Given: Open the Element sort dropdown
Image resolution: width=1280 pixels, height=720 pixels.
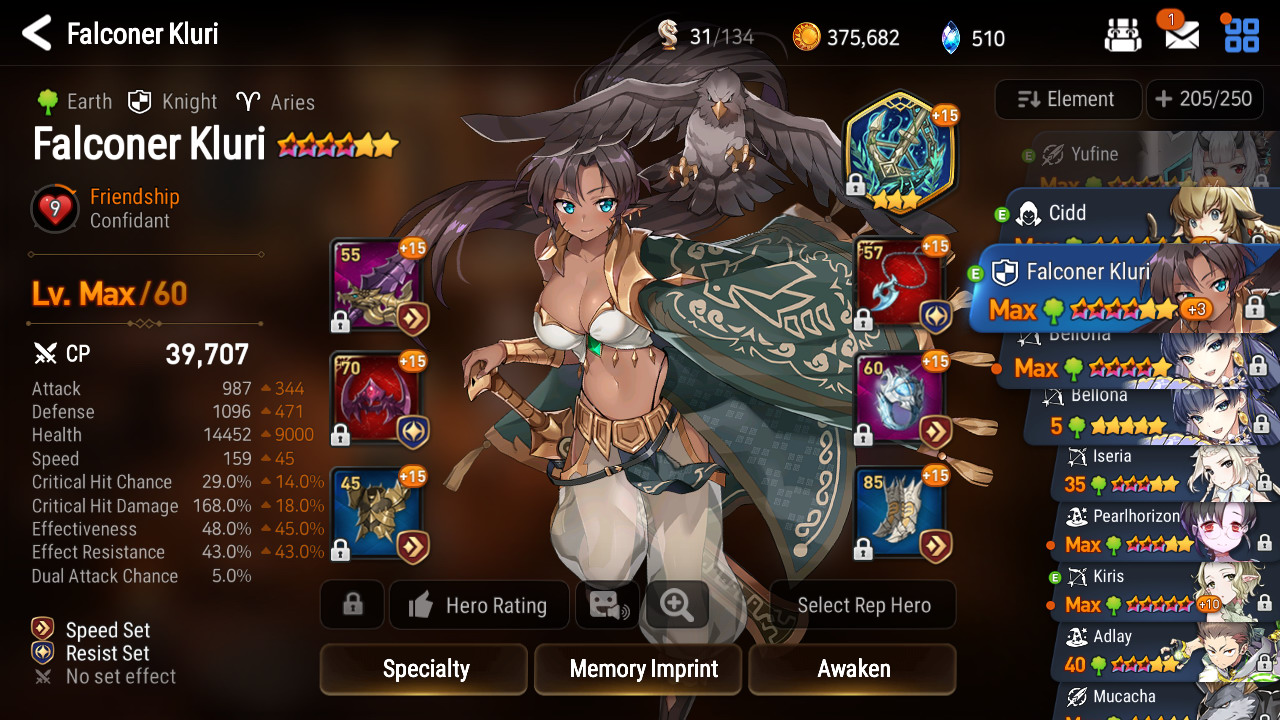Looking at the screenshot, I should pyautogui.click(x=1067, y=99).
